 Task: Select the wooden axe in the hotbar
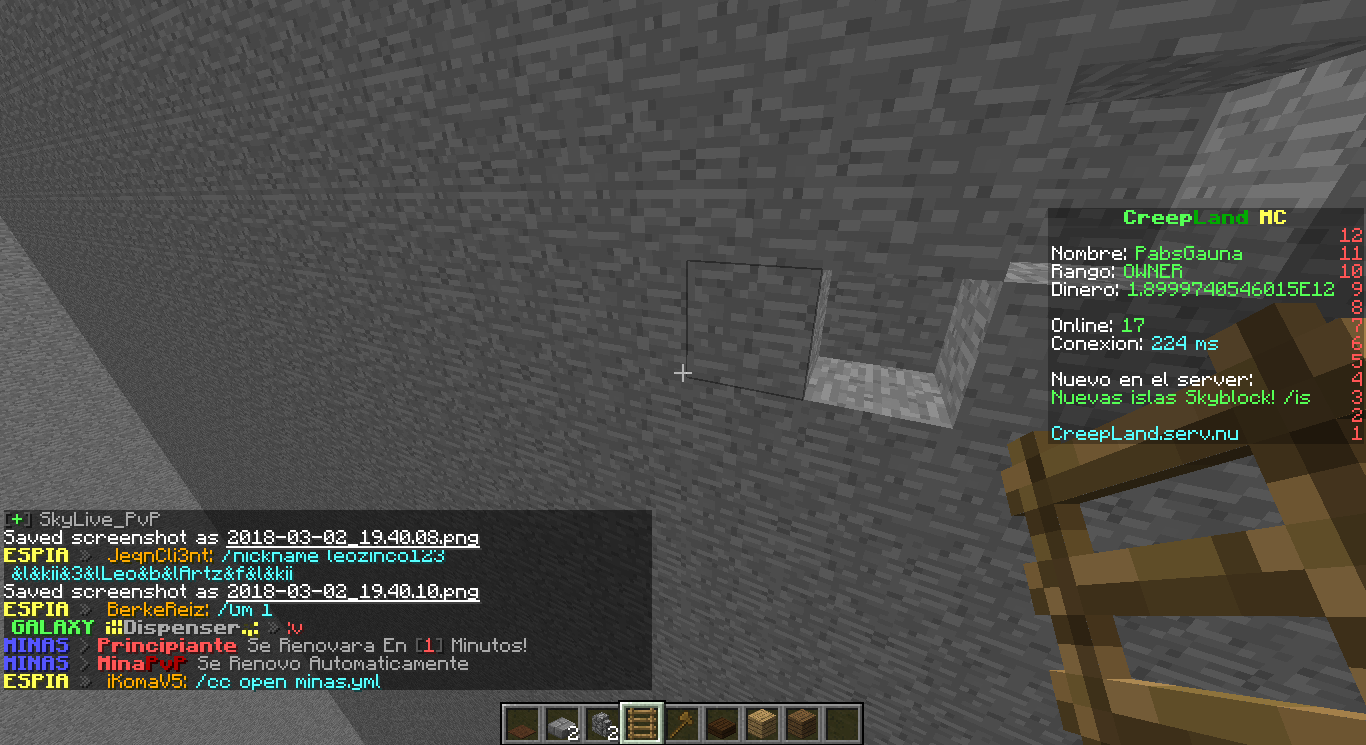tap(684, 723)
